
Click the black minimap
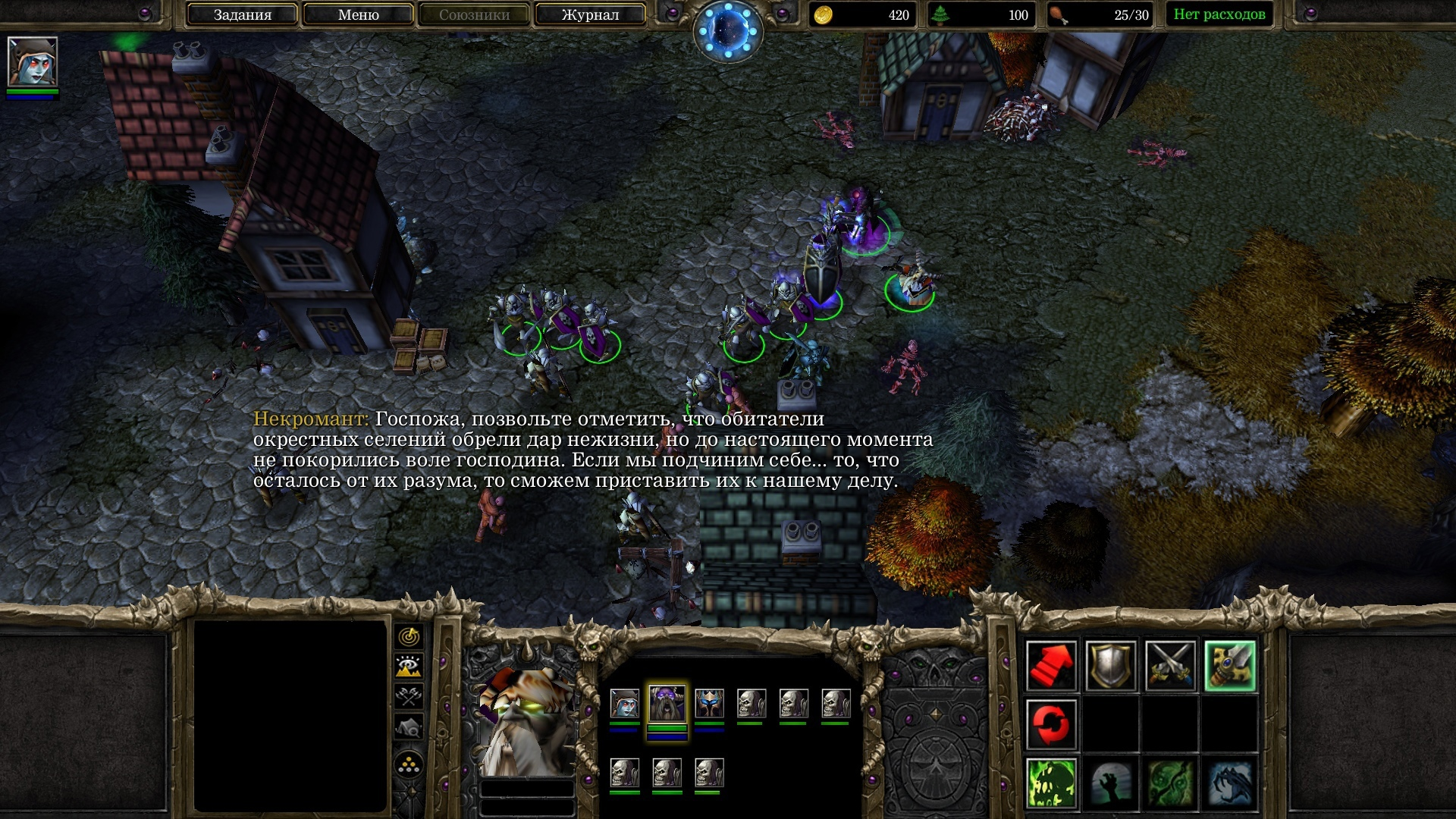coord(290,716)
